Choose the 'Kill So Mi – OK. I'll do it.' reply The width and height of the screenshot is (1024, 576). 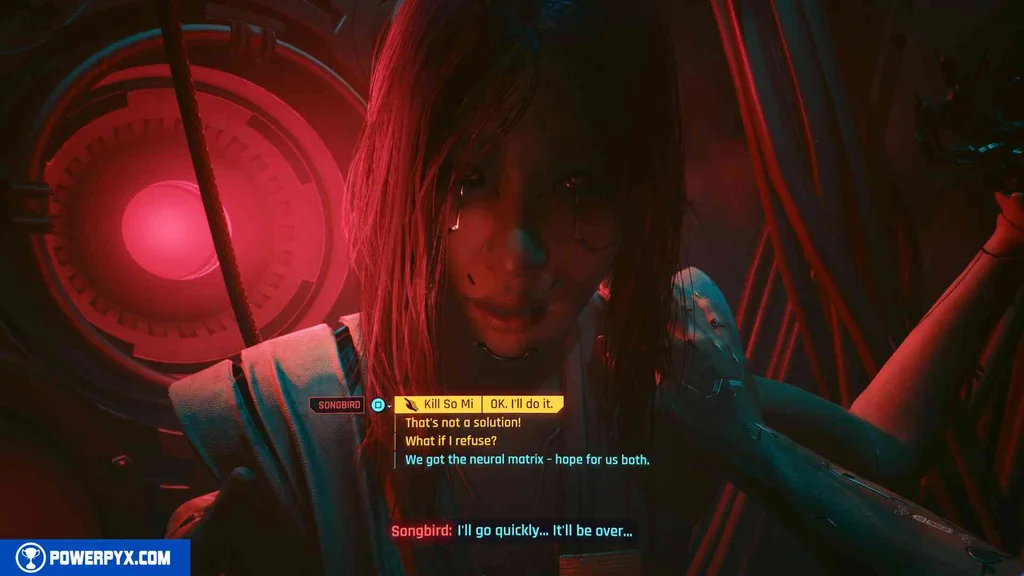479,404
